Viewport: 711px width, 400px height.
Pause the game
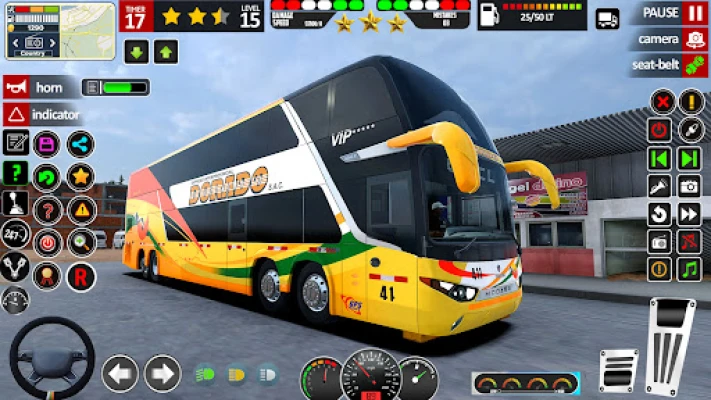(694, 13)
